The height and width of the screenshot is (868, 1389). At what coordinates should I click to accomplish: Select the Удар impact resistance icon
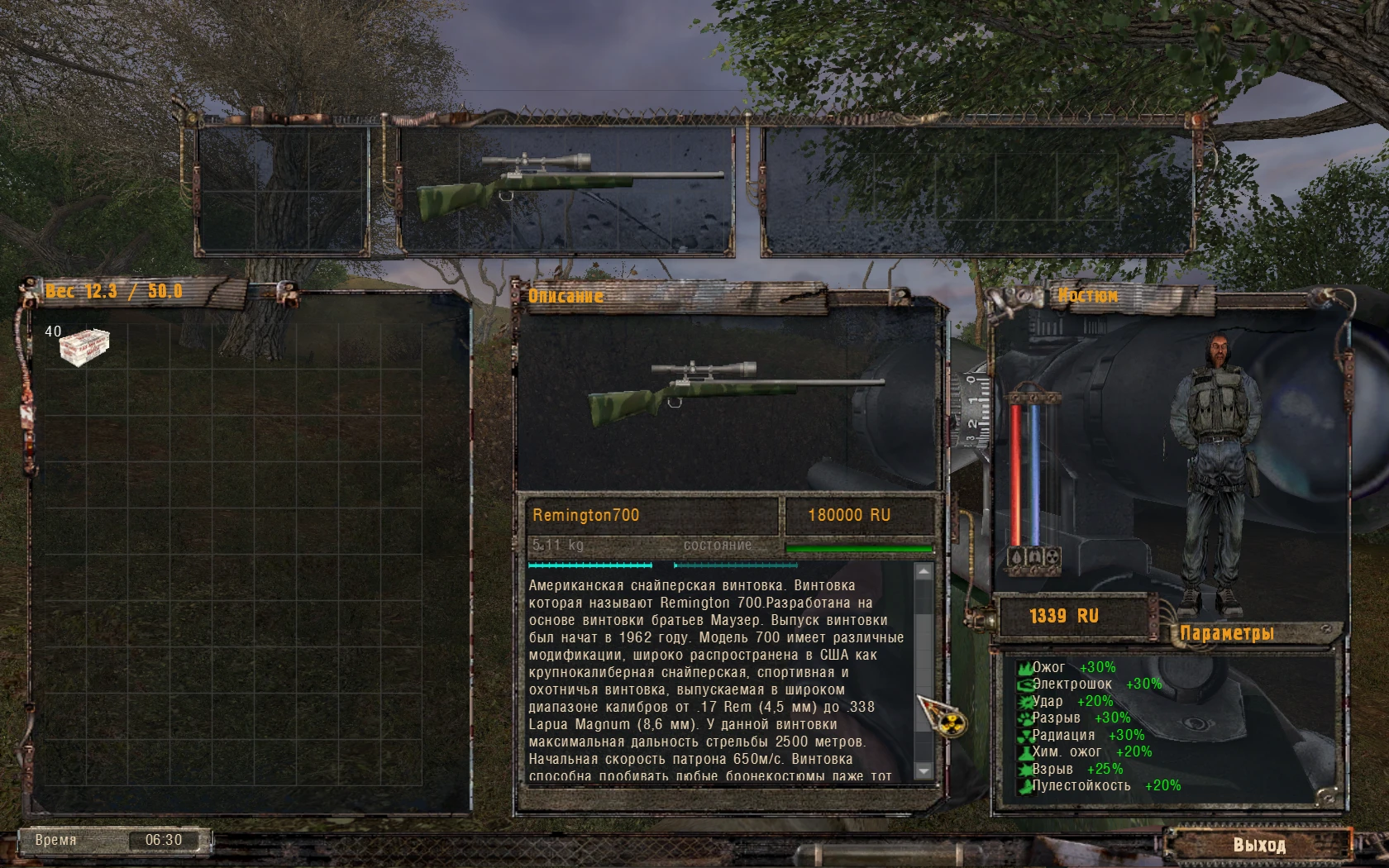pos(1025,702)
